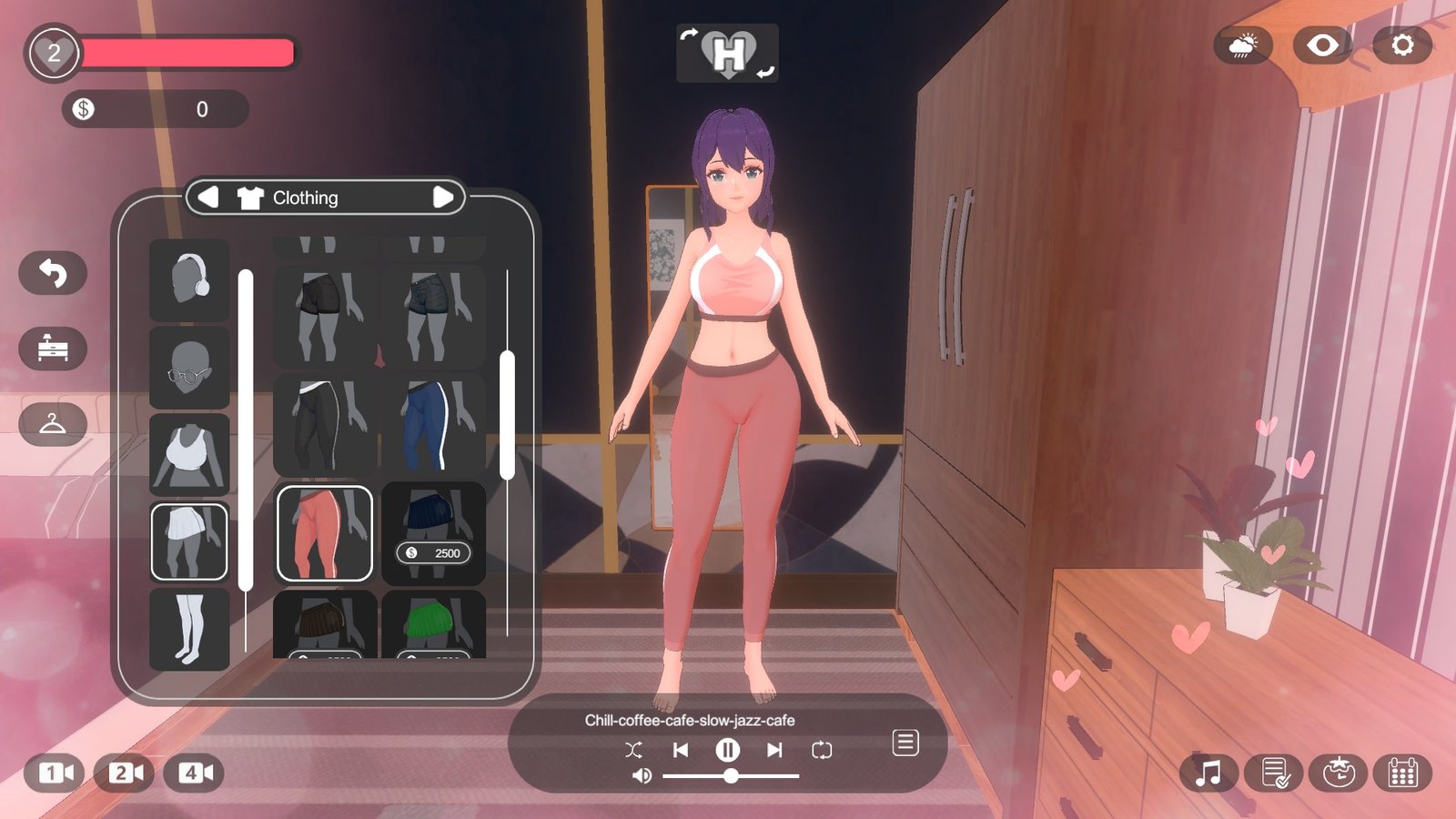
Task: Select the headphones accessory slot
Action: click(x=188, y=282)
